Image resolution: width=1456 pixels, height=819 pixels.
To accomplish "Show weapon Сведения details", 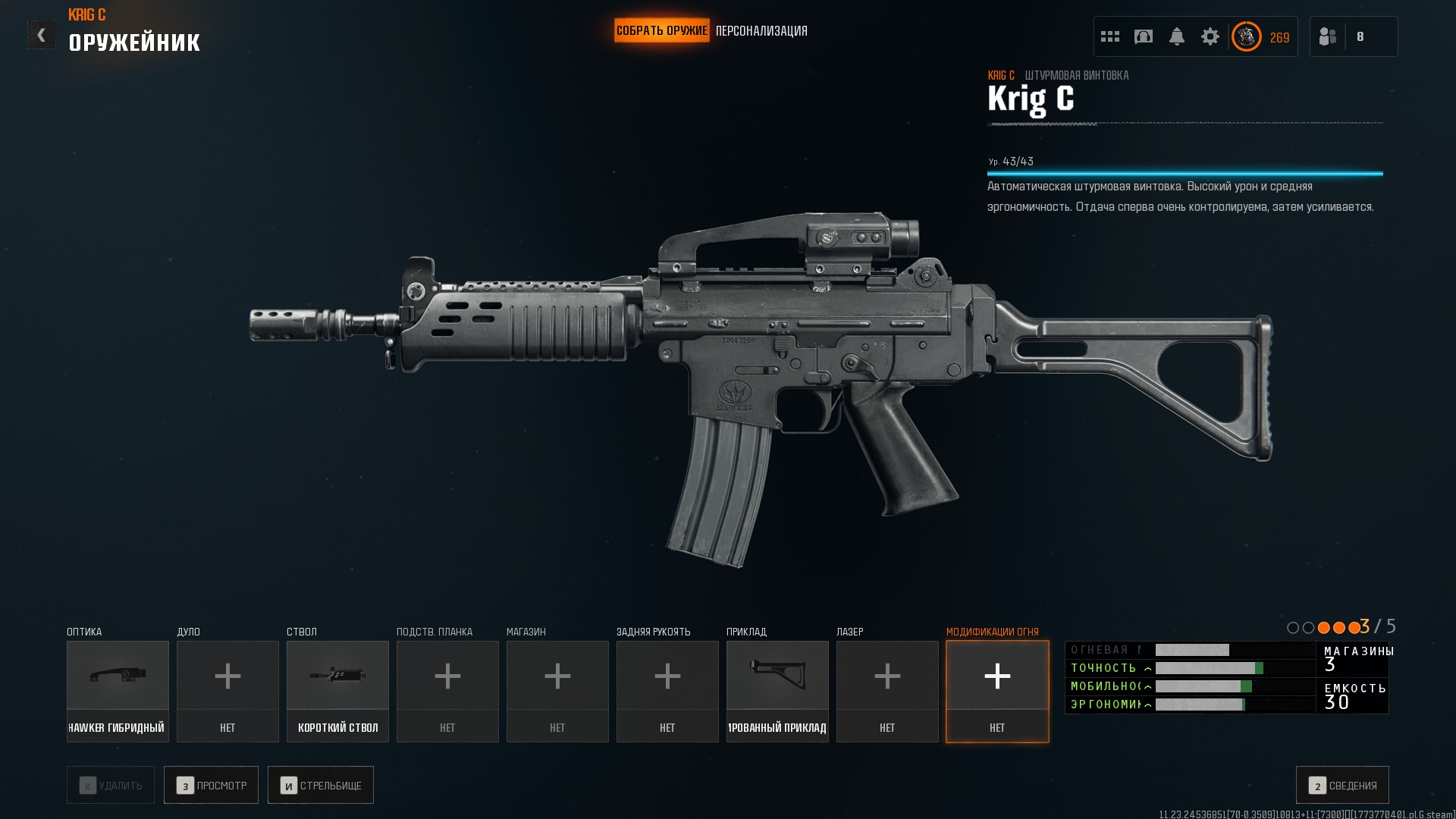I will [x=1342, y=785].
